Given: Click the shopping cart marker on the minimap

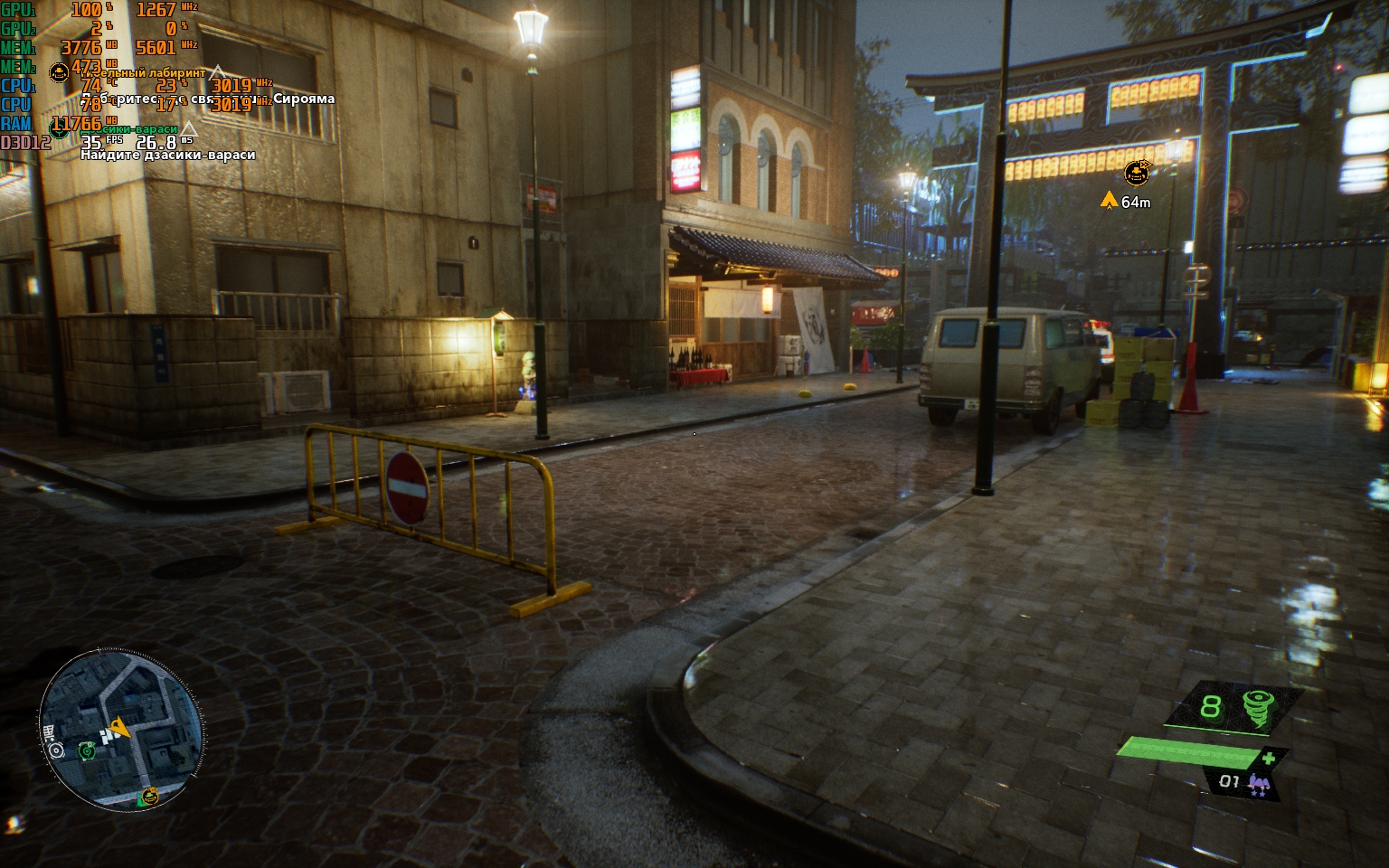Looking at the screenshot, I should tap(48, 731).
